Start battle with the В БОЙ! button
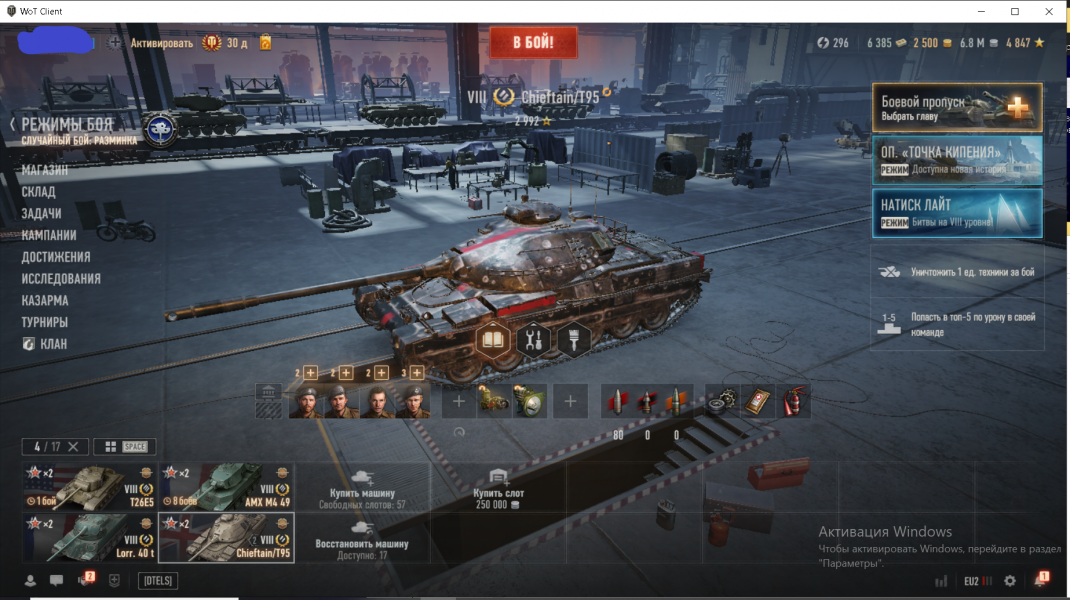 point(533,43)
